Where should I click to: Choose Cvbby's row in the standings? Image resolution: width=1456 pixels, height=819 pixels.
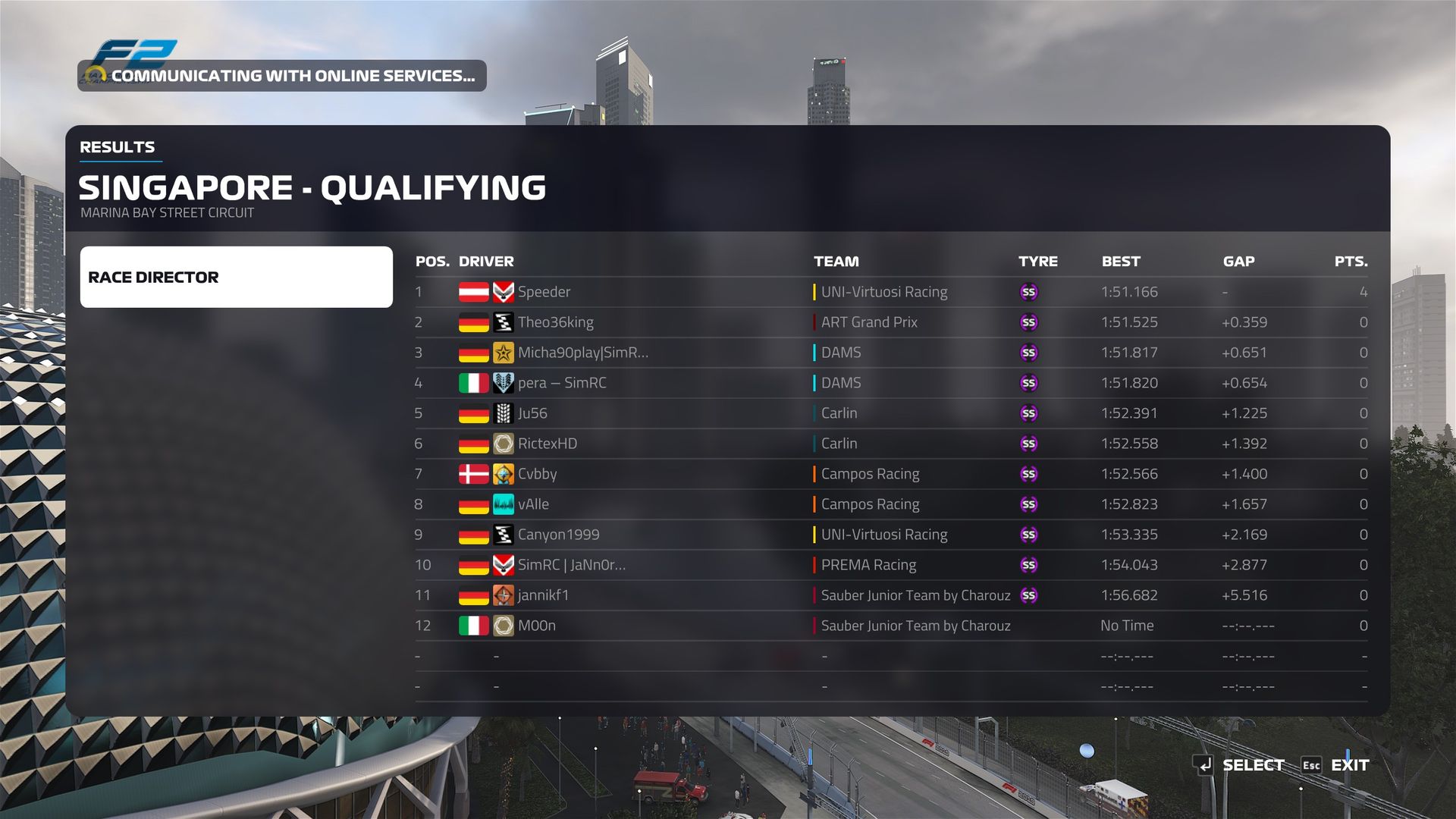coord(537,474)
